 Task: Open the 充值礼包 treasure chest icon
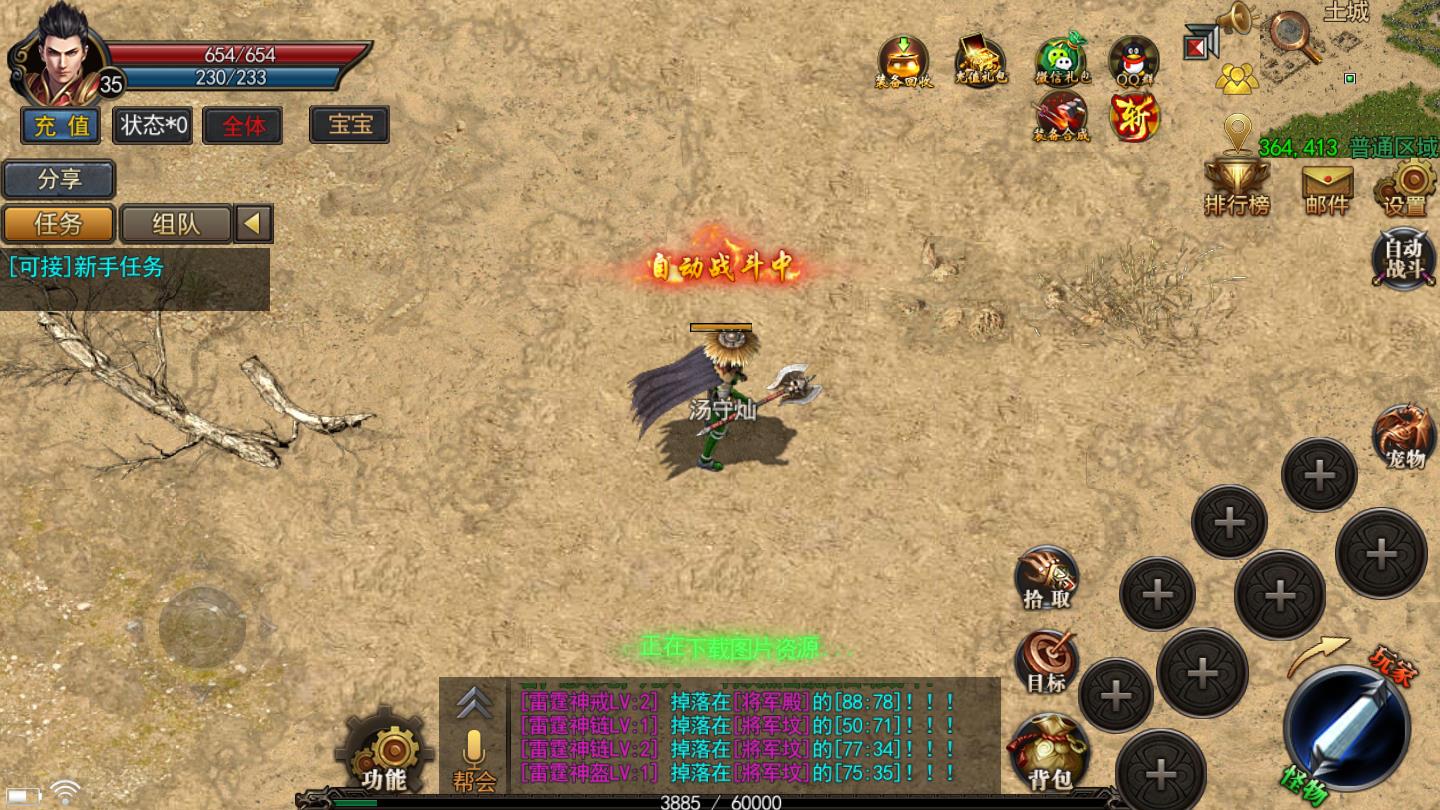[980, 60]
